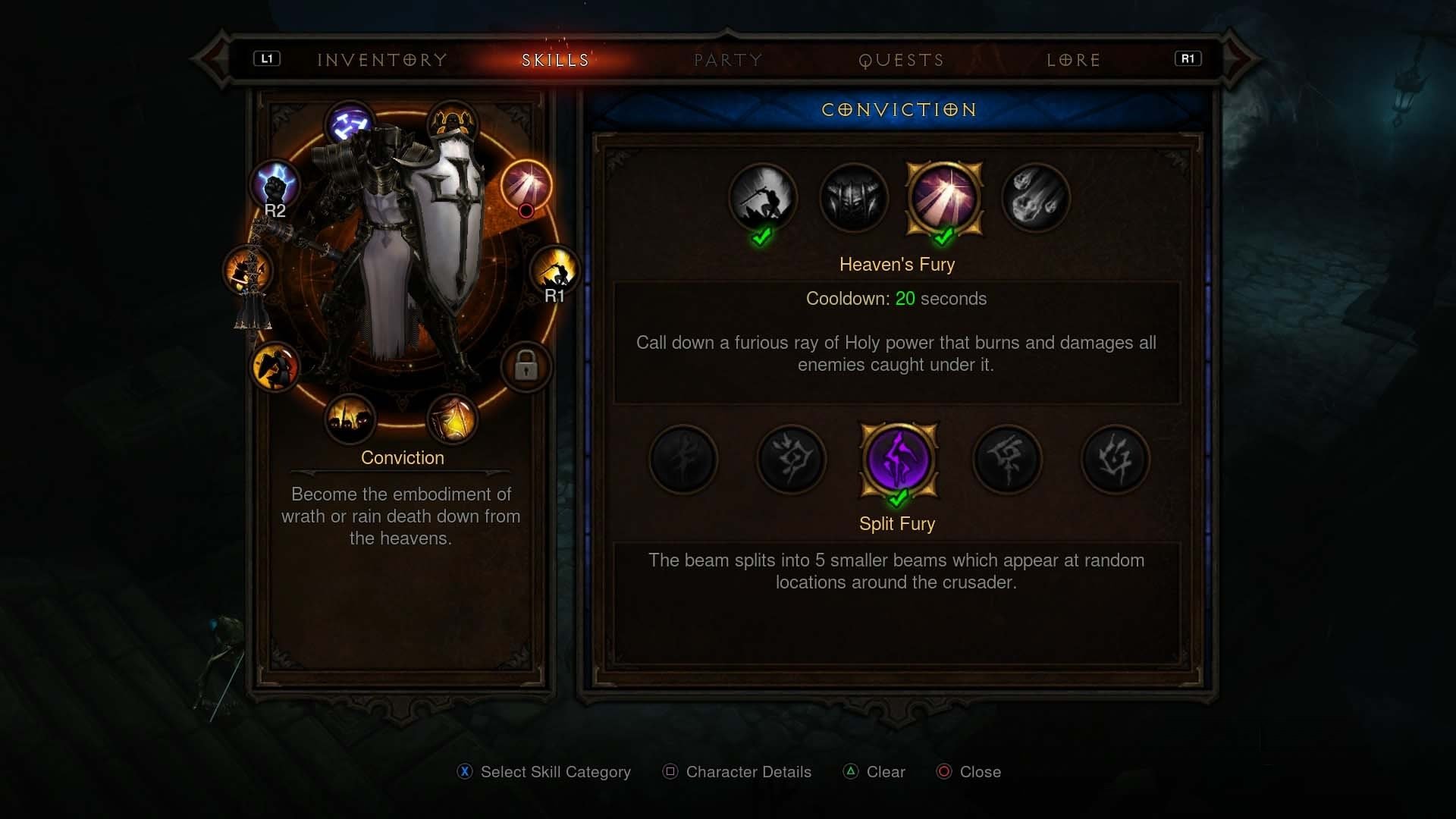Open the armor-faced skill icon beside Heaven's Fury
This screenshot has height=819, width=1456.
coord(854,199)
